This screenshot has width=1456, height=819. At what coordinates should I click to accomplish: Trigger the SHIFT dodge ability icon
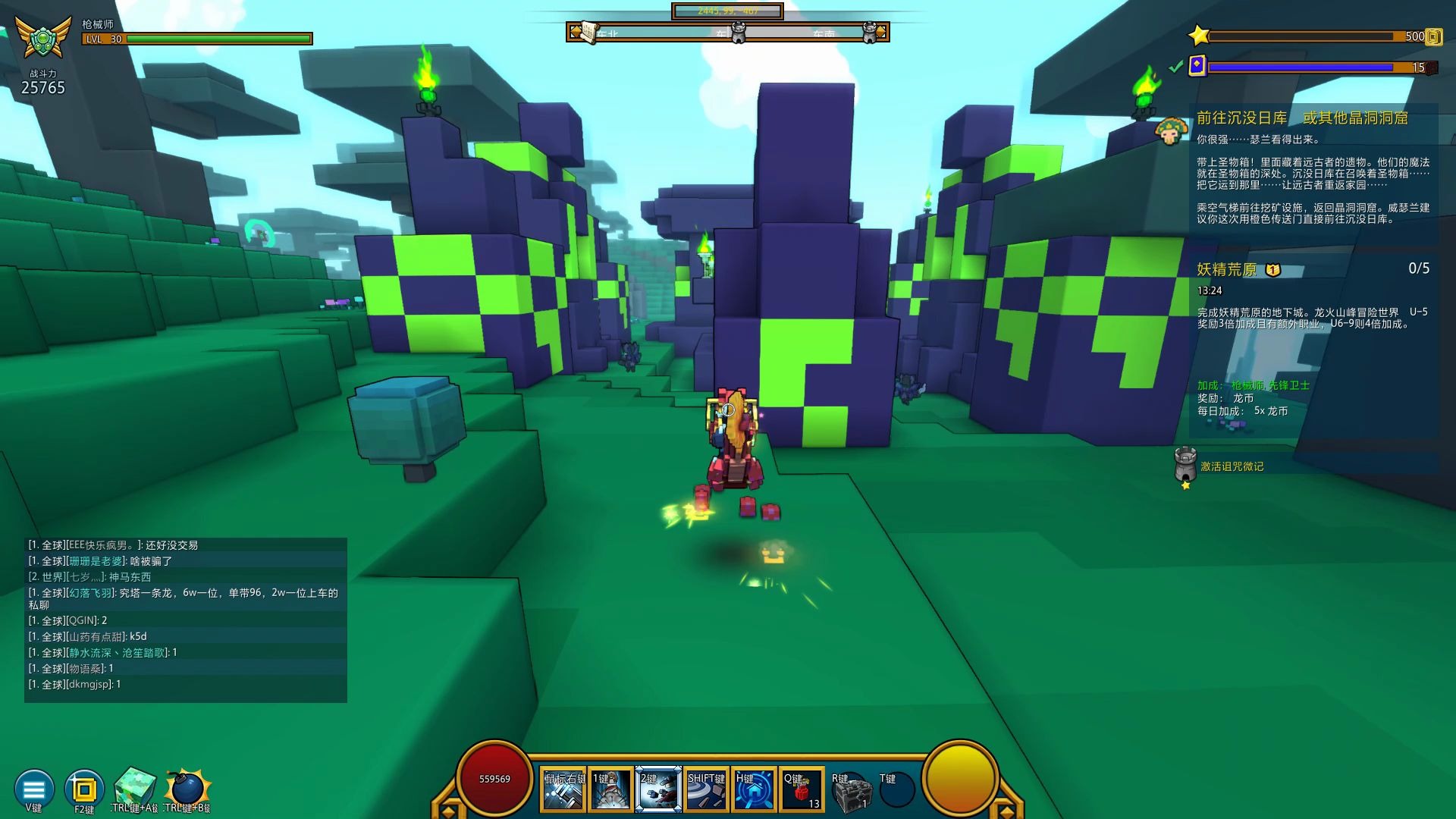706,790
